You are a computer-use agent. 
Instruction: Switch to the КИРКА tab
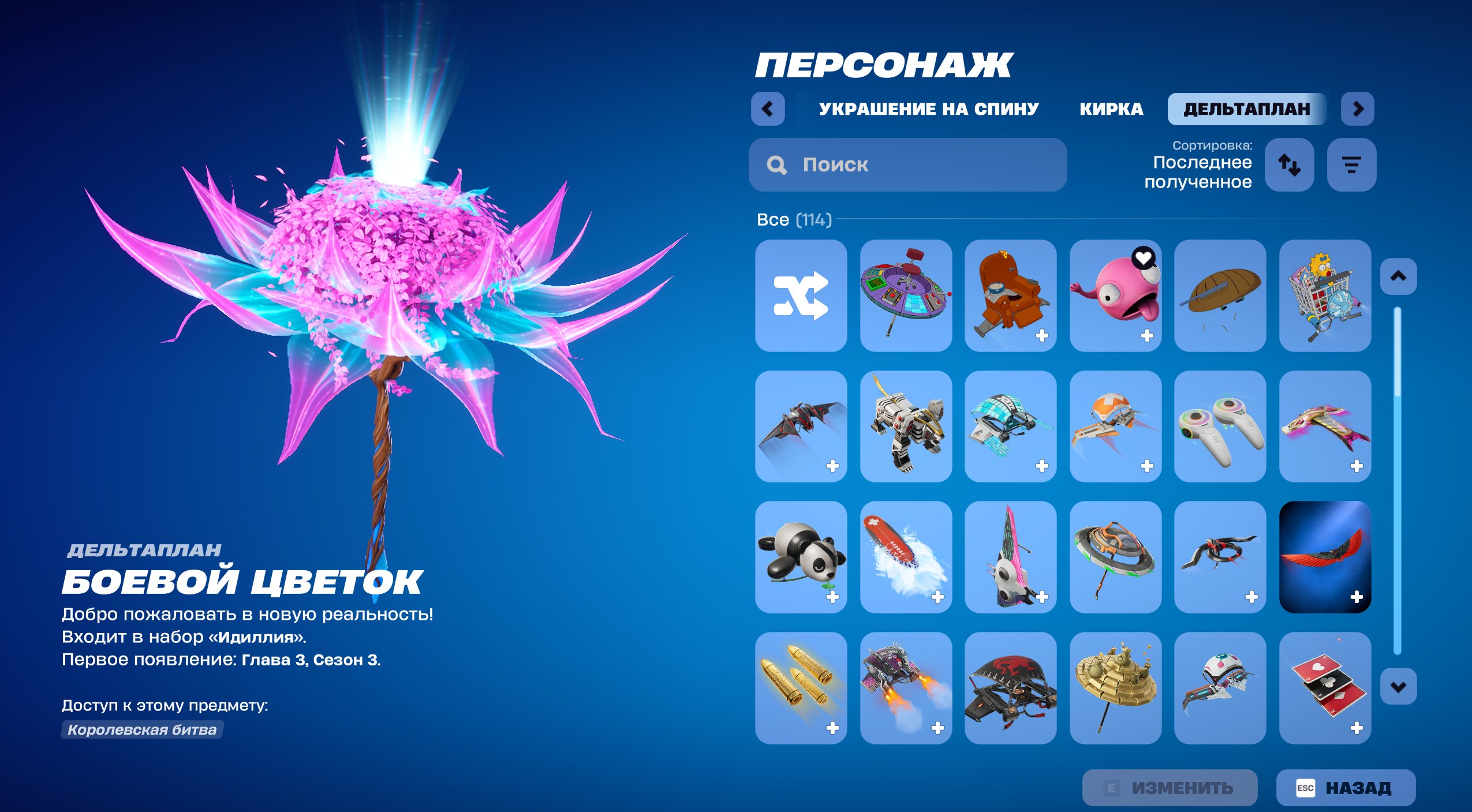point(1110,109)
